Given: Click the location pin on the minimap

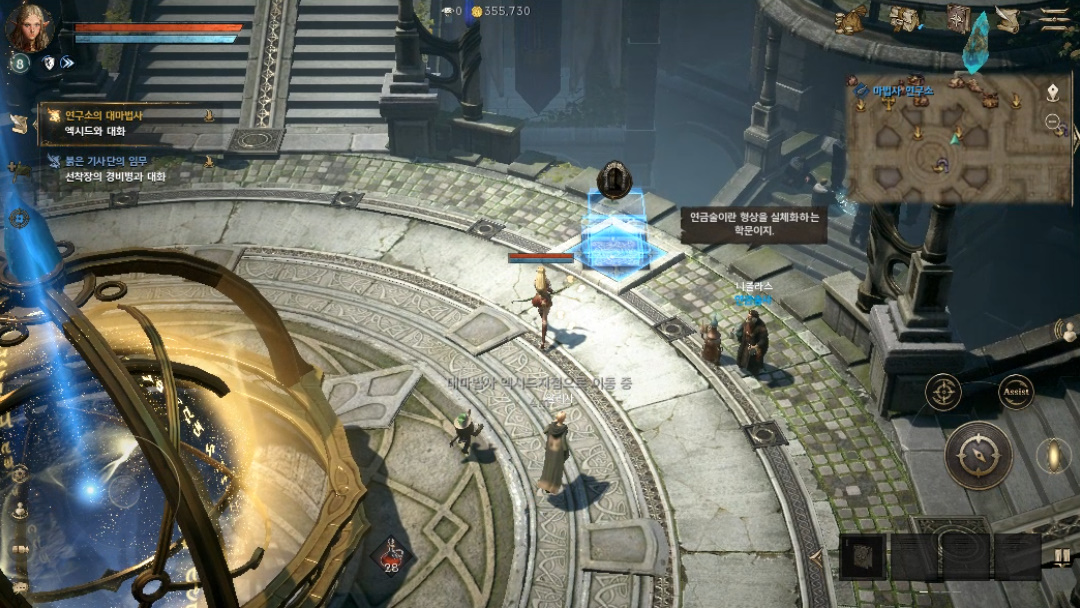Looking at the screenshot, I should coord(1053,92).
